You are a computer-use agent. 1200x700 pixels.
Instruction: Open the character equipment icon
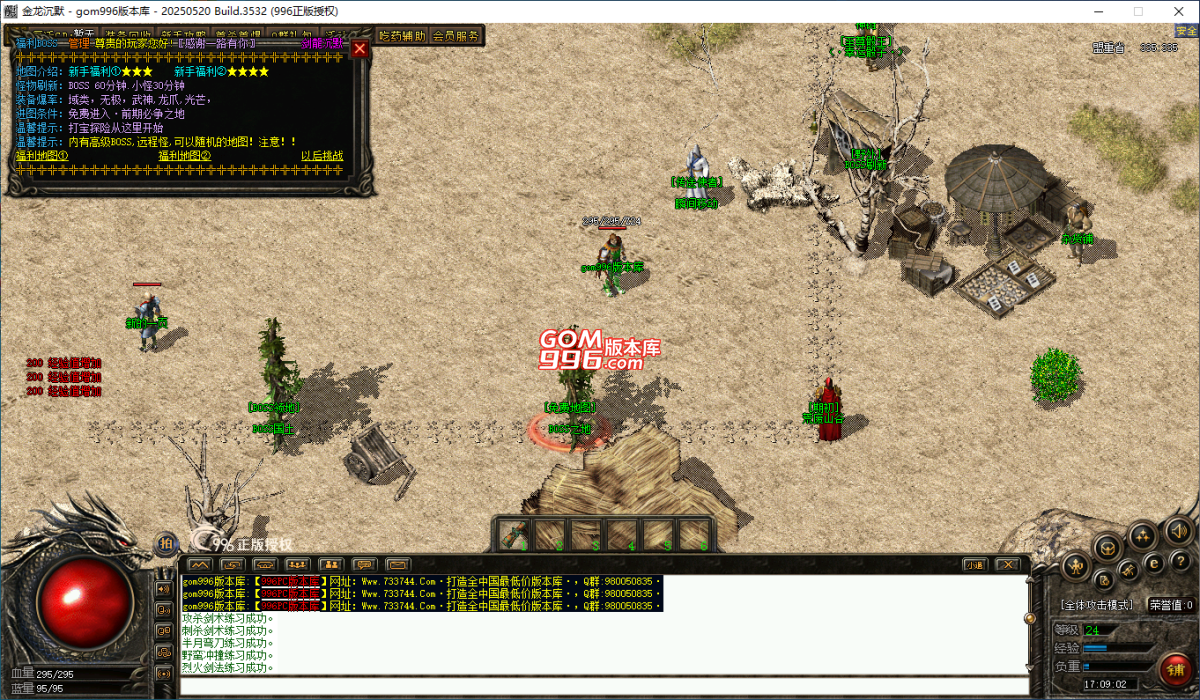(1076, 567)
